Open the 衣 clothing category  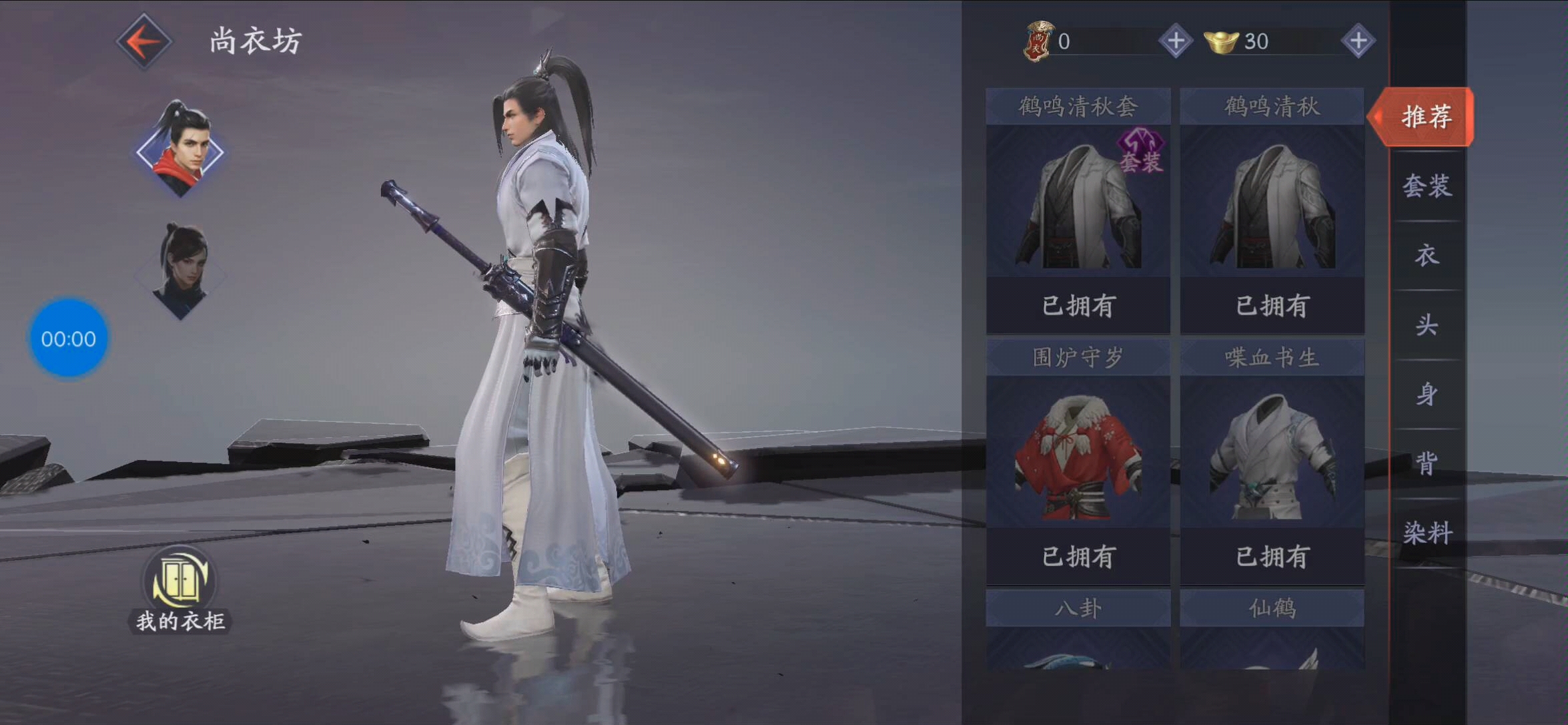(x=1425, y=257)
